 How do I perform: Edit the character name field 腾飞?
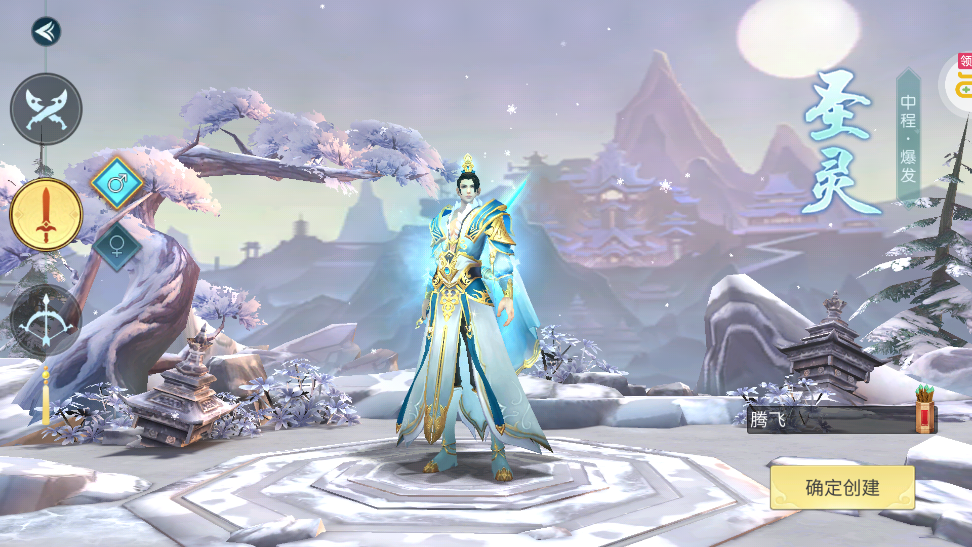click(x=825, y=420)
